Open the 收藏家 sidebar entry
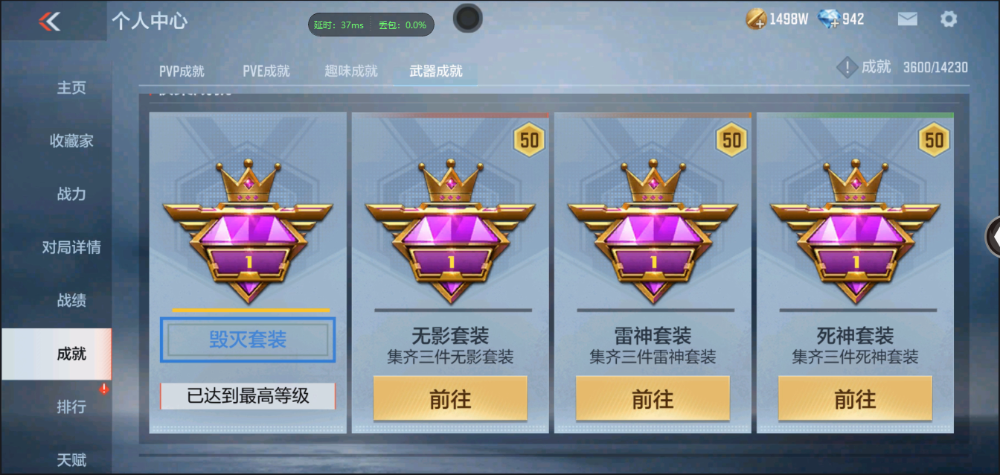 [x=71, y=141]
